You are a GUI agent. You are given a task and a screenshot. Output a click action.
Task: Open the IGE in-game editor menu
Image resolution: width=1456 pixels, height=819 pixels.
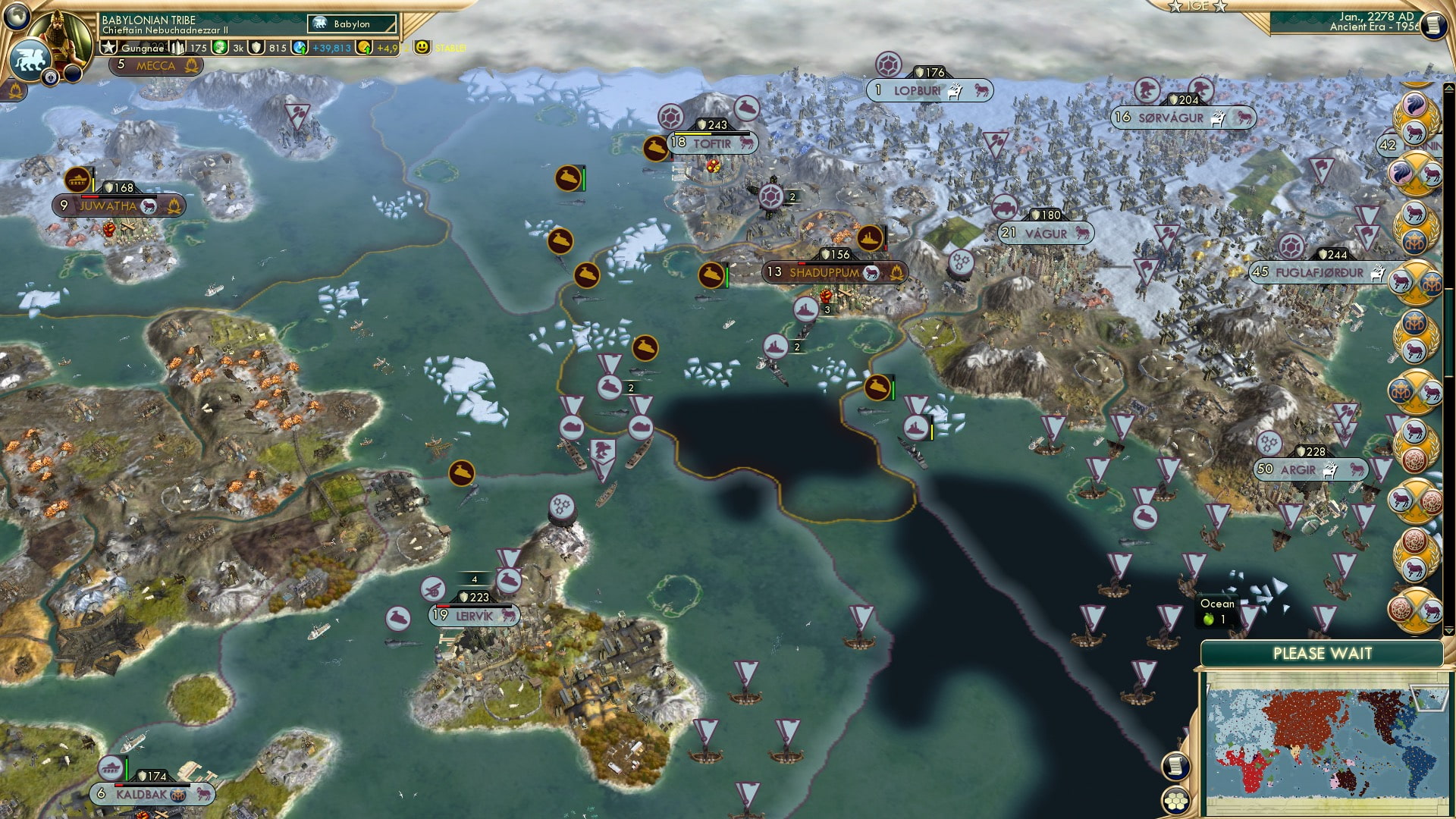point(1198,8)
